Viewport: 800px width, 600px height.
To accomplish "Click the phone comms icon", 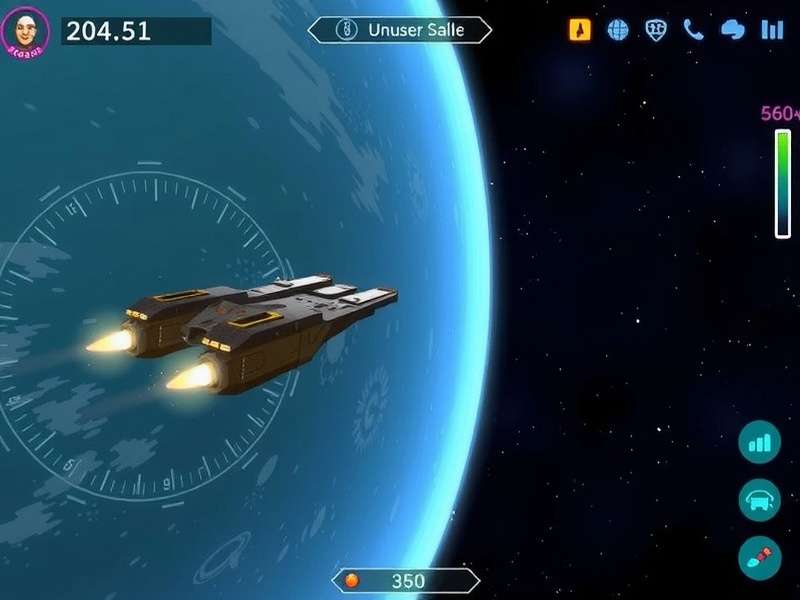I will pyautogui.click(x=694, y=30).
